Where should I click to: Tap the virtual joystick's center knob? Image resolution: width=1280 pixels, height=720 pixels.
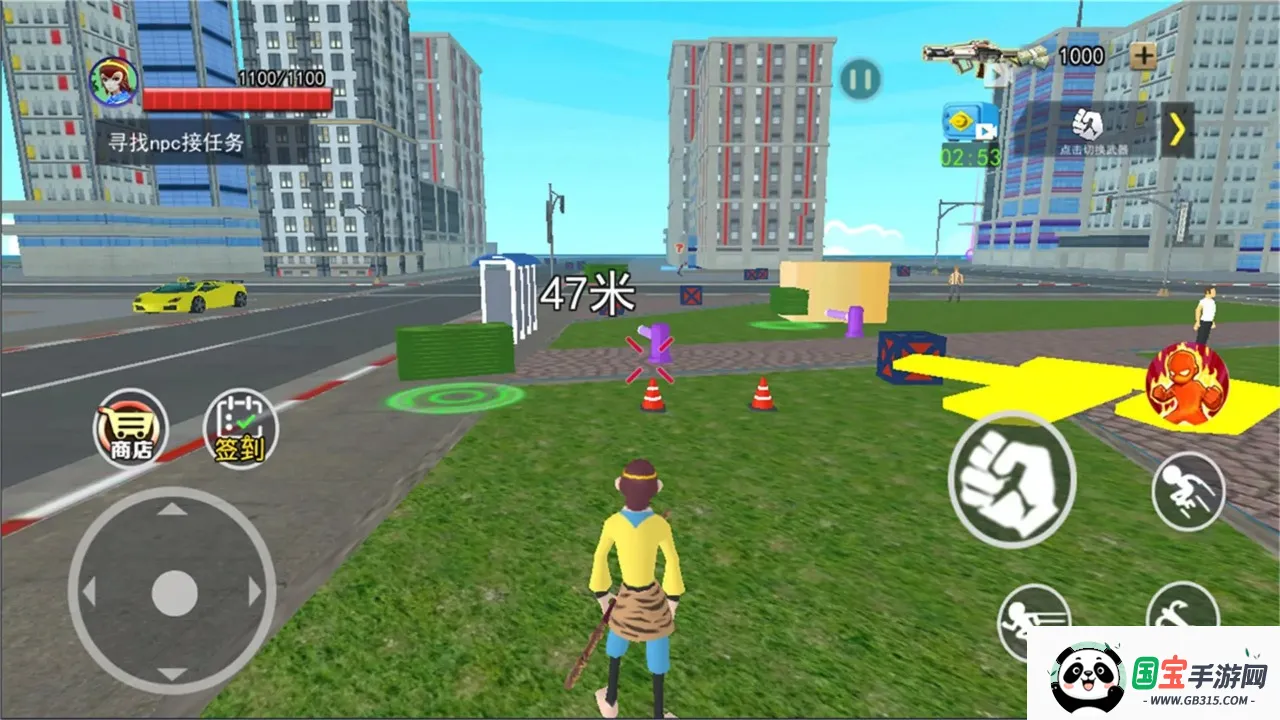pyautogui.click(x=174, y=592)
